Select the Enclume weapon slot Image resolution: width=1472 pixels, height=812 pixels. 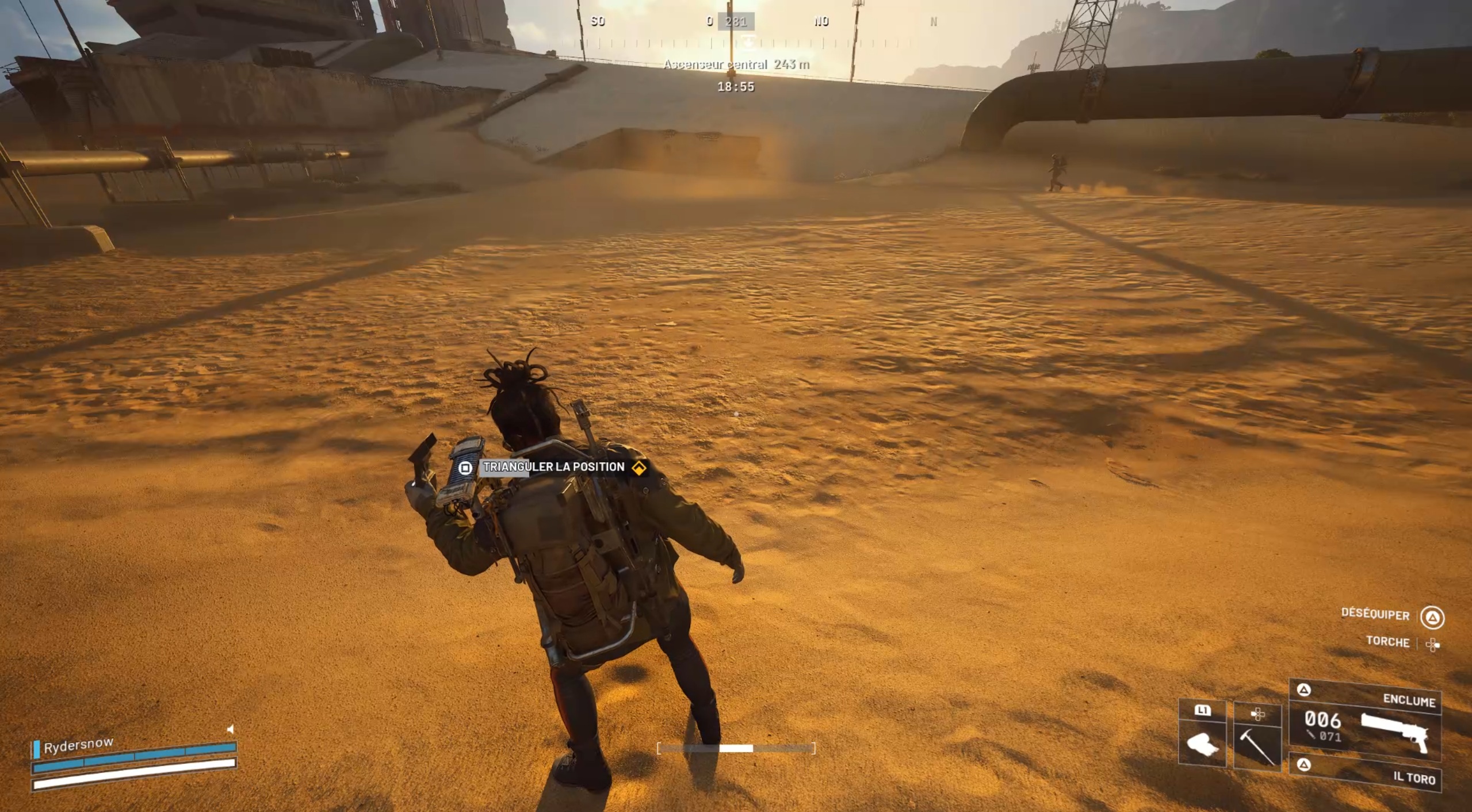pyautogui.click(x=1366, y=722)
